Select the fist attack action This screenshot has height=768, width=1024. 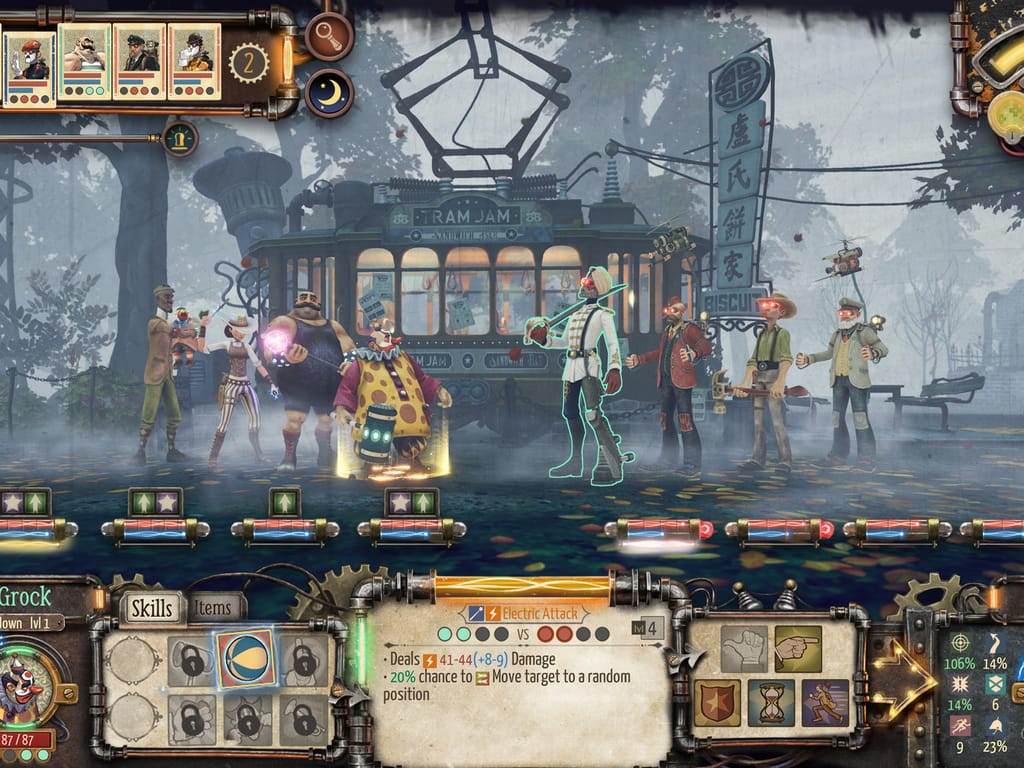(x=744, y=649)
